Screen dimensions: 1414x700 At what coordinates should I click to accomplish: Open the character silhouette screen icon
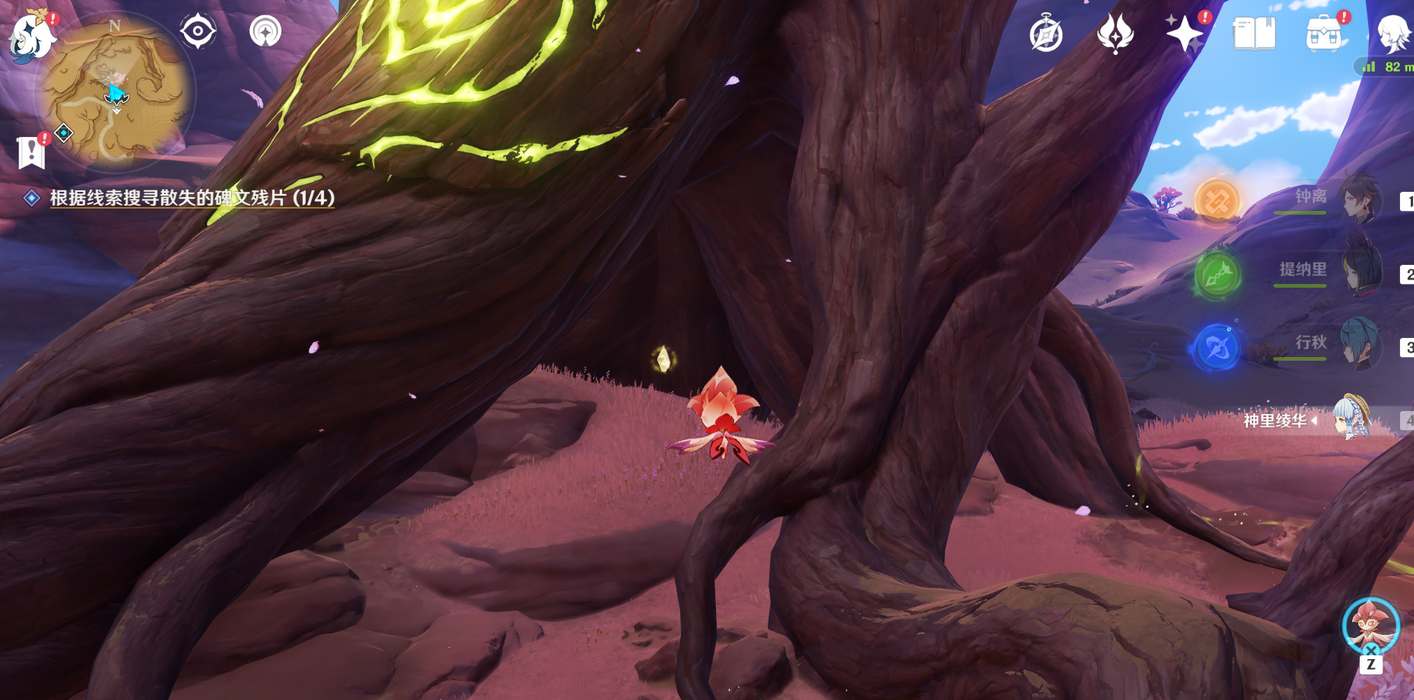pos(1393,34)
